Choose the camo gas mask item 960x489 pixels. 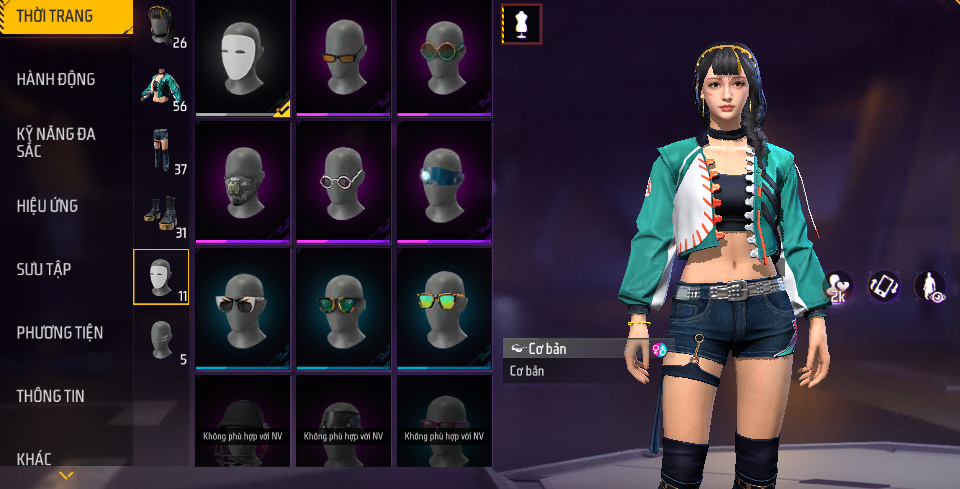243,182
